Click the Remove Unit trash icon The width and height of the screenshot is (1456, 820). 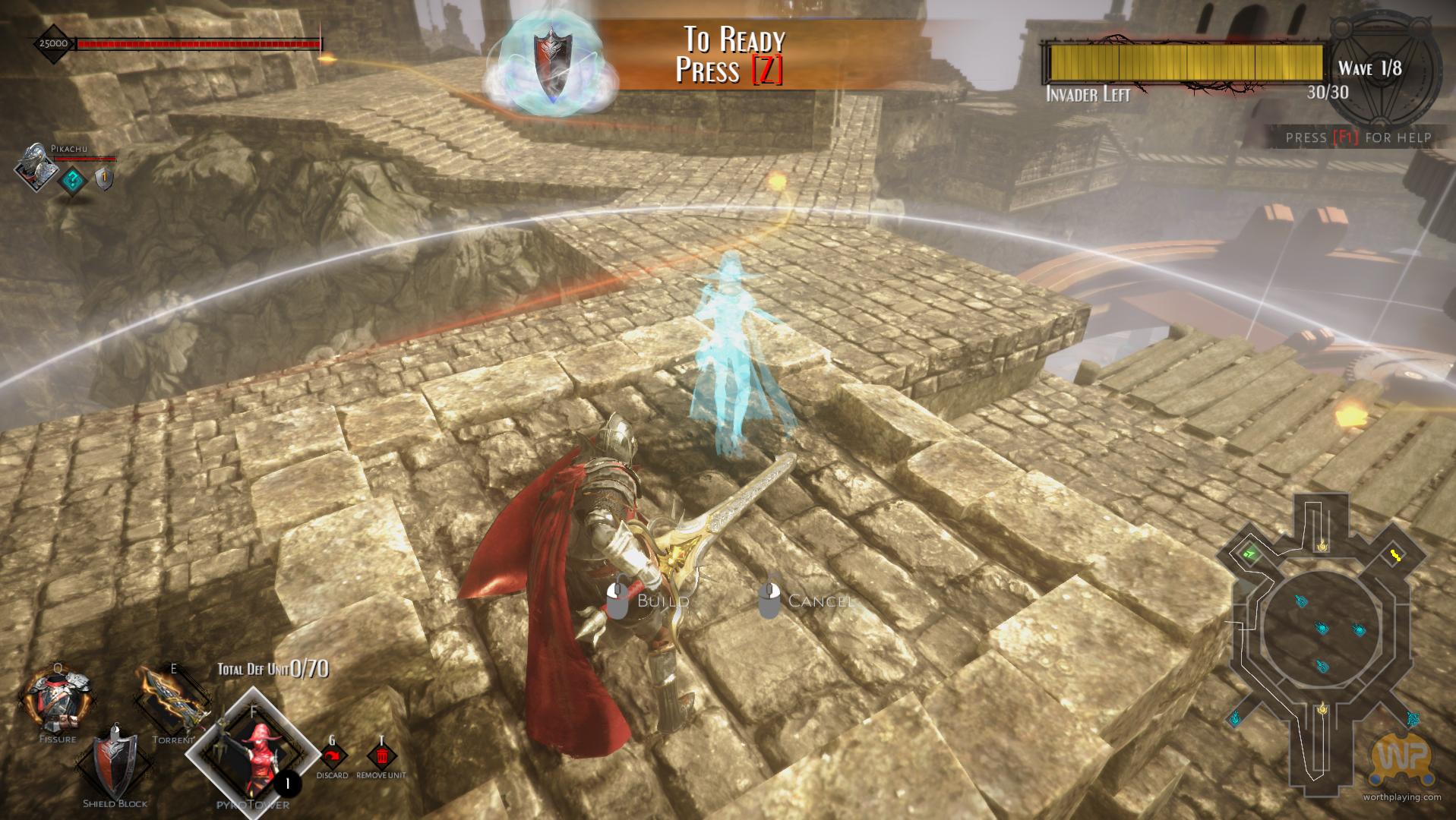(381, 757)
